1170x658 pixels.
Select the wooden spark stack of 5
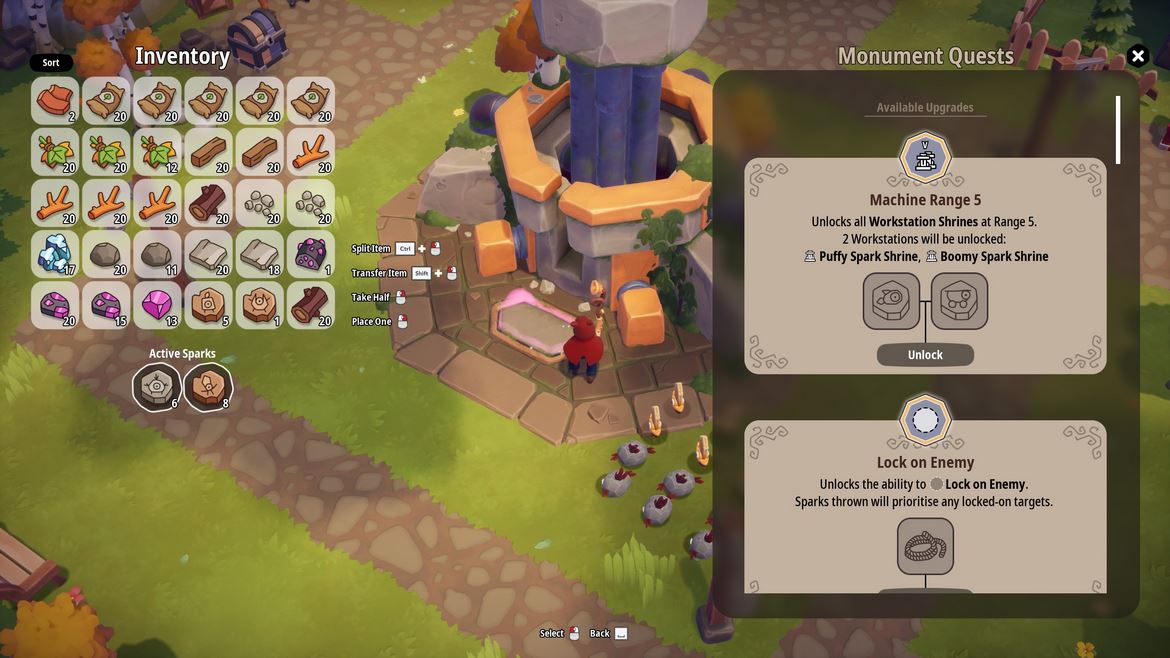(x=208, y=305)
